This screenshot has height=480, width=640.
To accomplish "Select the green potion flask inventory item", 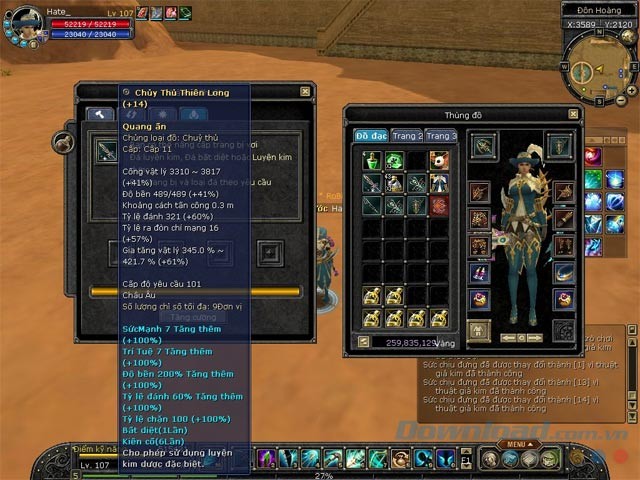I will [372, 160].
